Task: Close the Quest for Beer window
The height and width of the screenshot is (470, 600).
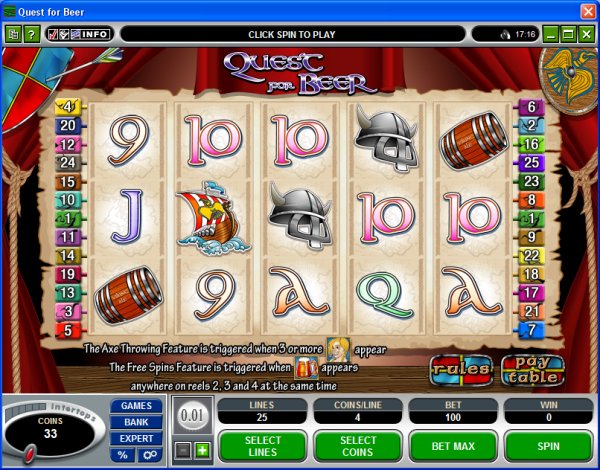Action: tap(587, 10)
